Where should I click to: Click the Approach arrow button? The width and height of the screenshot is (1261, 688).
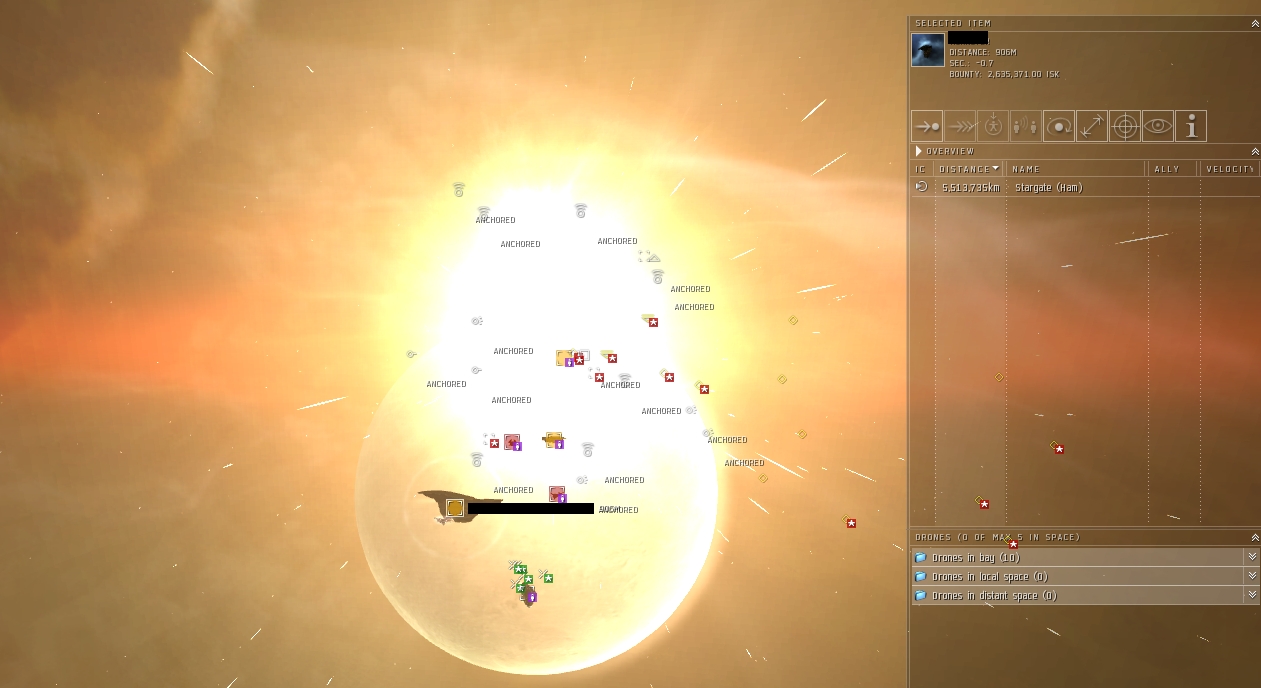(927, 126)
